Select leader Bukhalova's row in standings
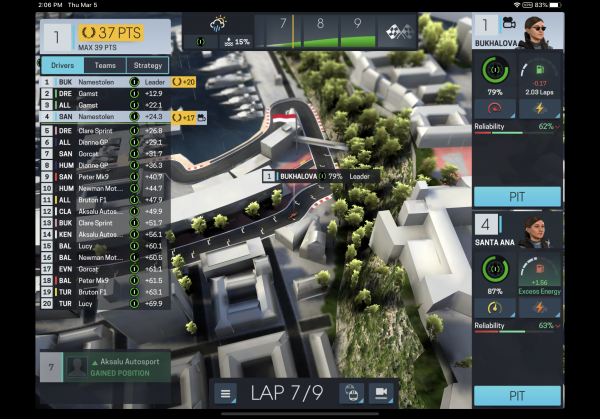The height and width of the screenshot is (419, 600). tap(100, 81)
